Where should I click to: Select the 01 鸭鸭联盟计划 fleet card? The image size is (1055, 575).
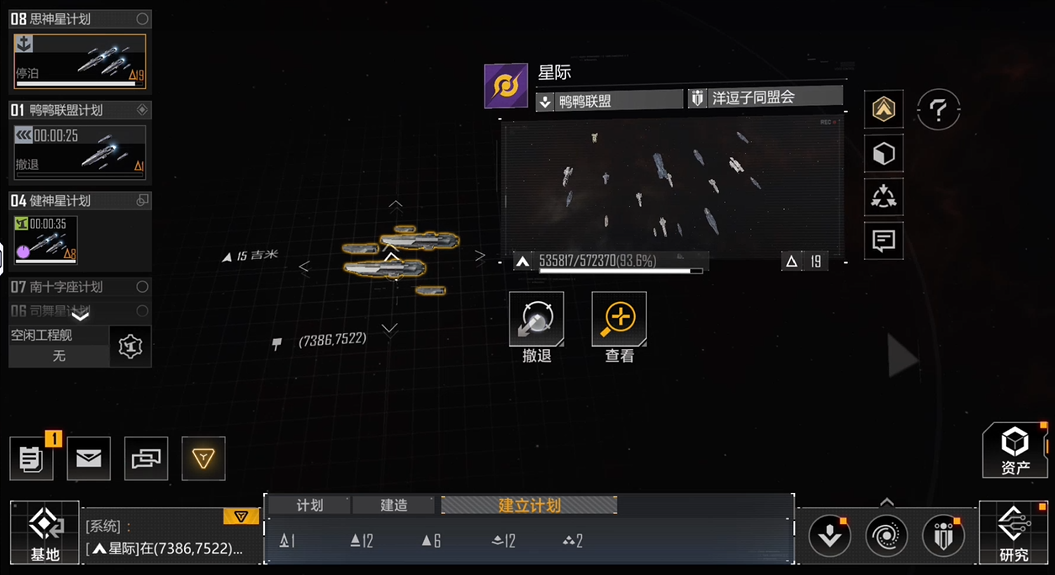80,141
